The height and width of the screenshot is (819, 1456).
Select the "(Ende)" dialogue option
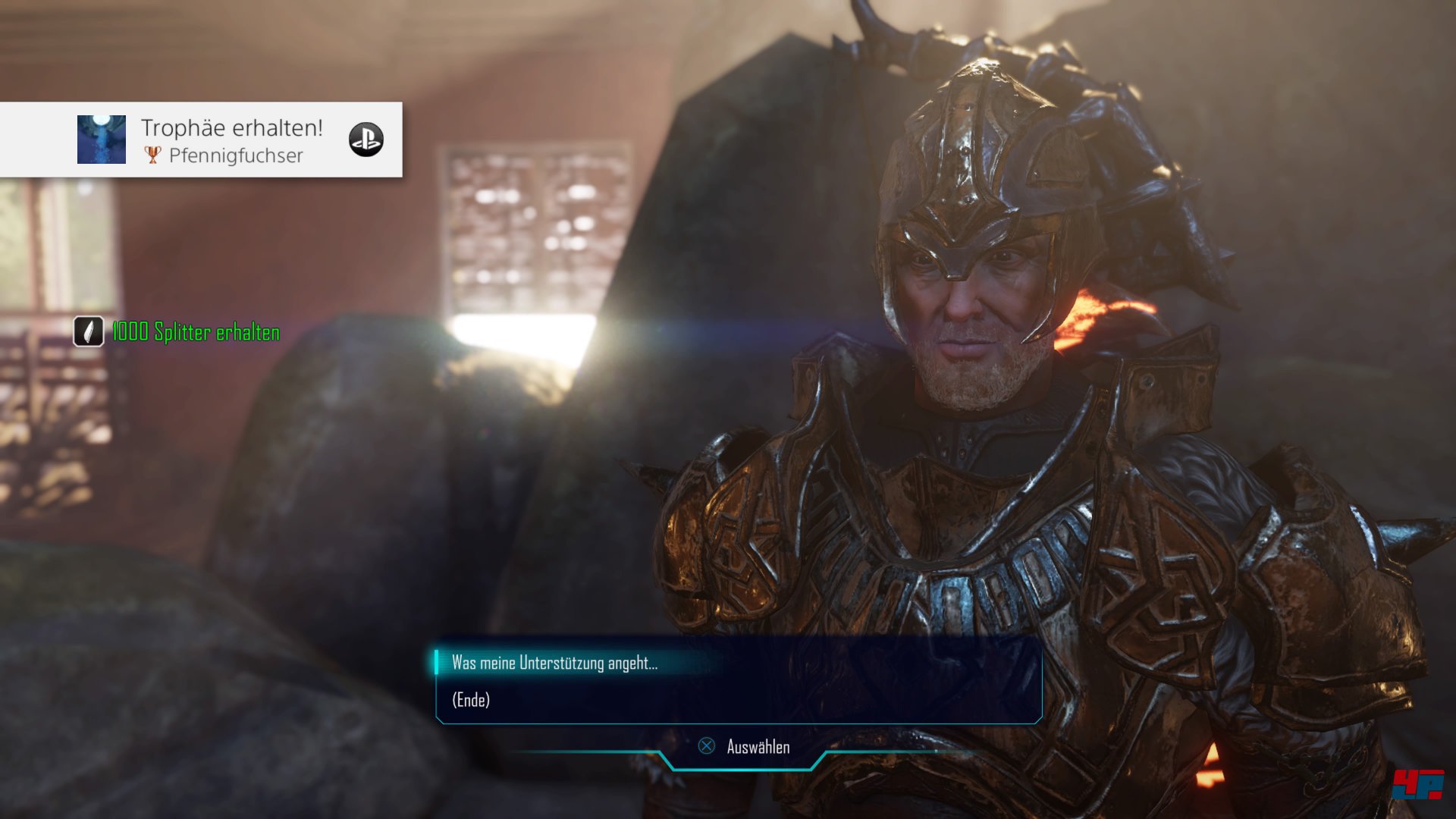tap(471, 700)
